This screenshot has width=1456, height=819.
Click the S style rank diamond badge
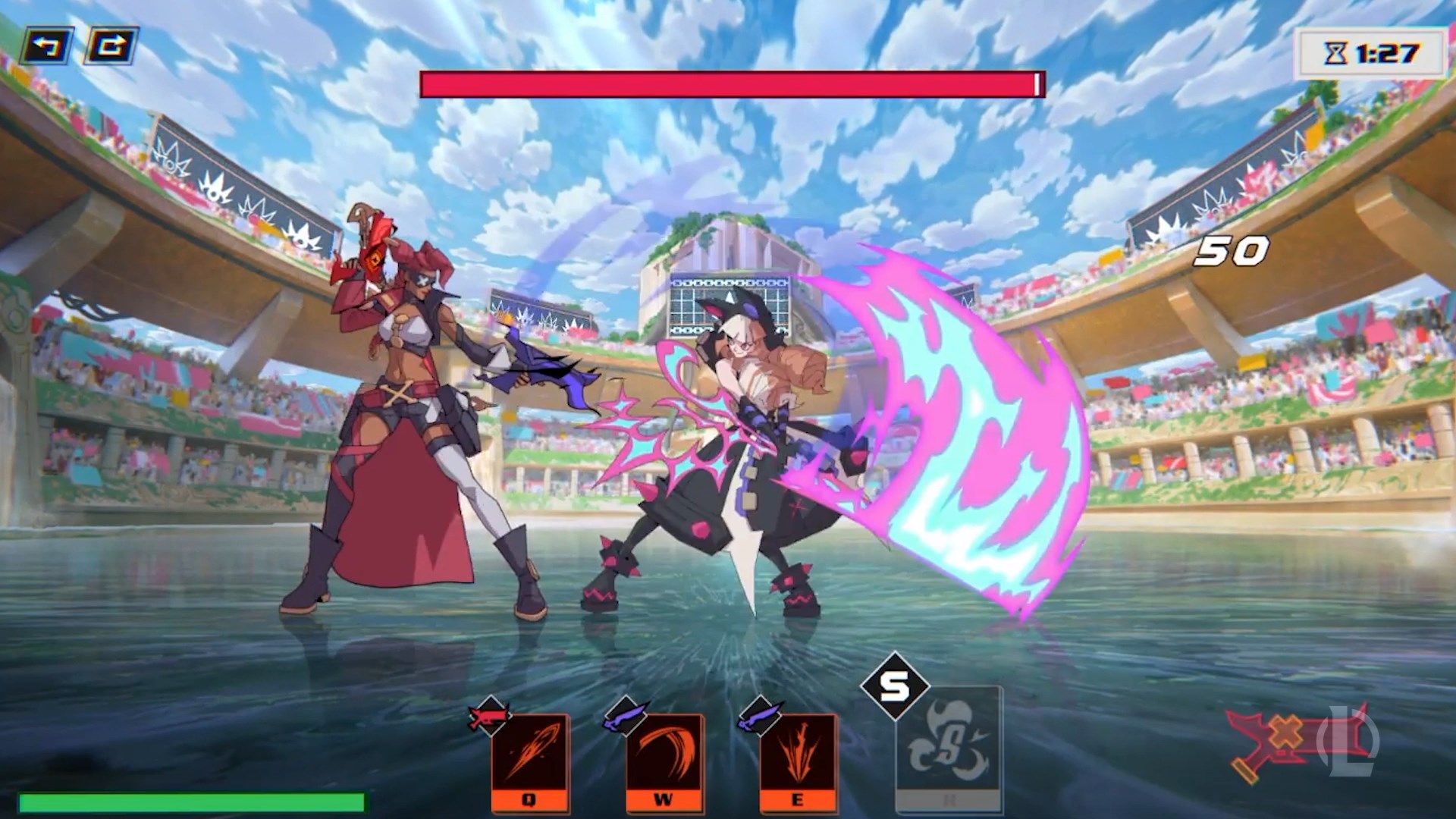tap(895, 686)
